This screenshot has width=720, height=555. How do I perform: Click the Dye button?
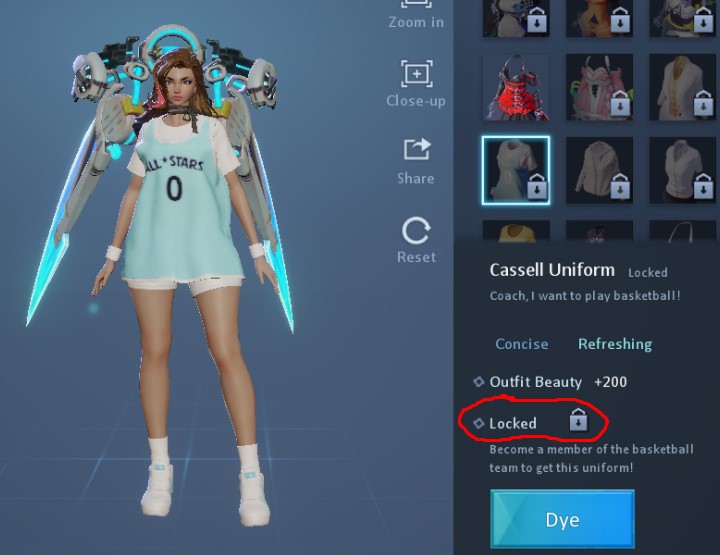(562, 520)
